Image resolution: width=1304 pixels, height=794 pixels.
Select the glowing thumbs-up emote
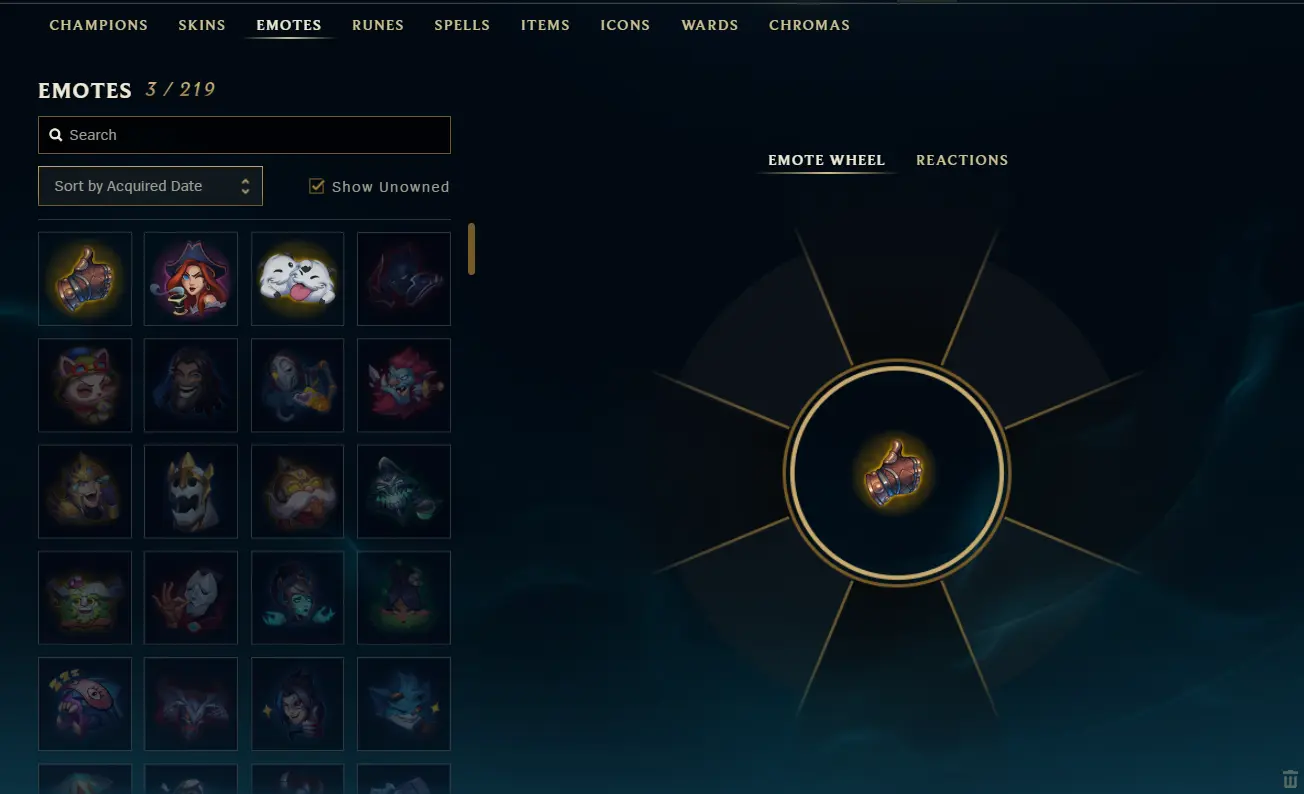pos(84,279)
